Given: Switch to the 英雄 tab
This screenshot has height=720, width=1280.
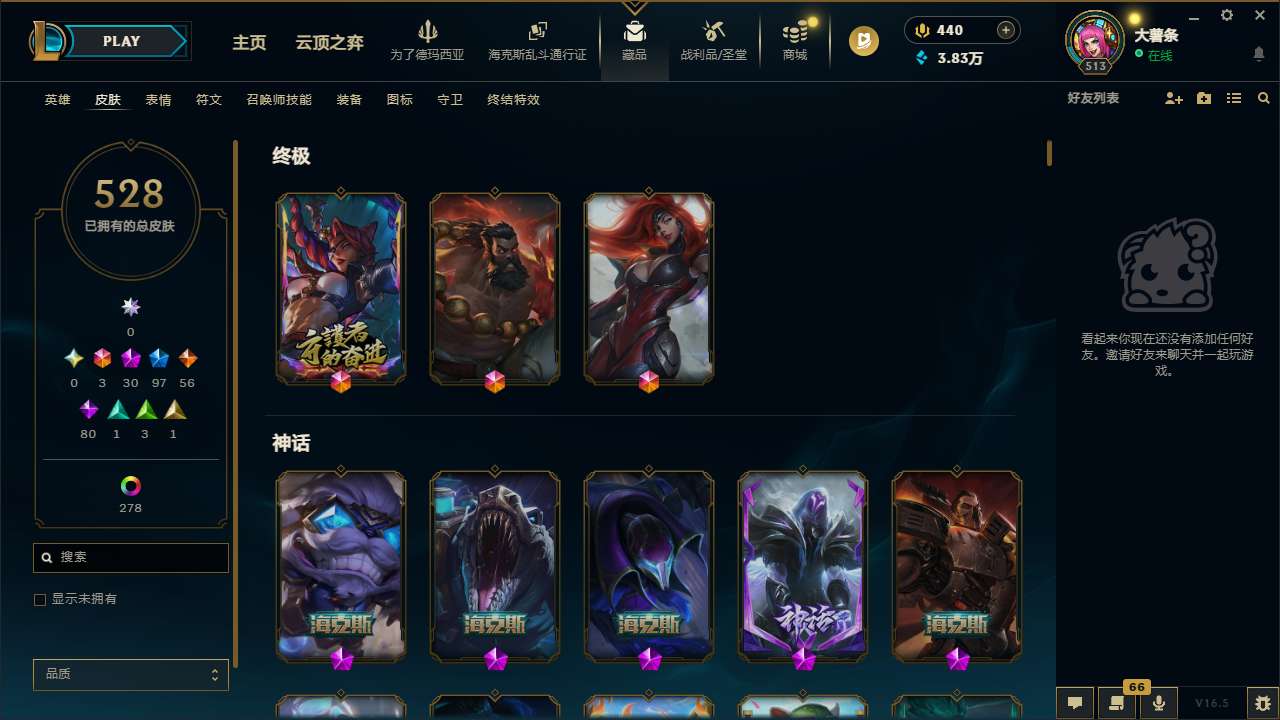Looking at the screenshot, I should click(x=57, y=100).
